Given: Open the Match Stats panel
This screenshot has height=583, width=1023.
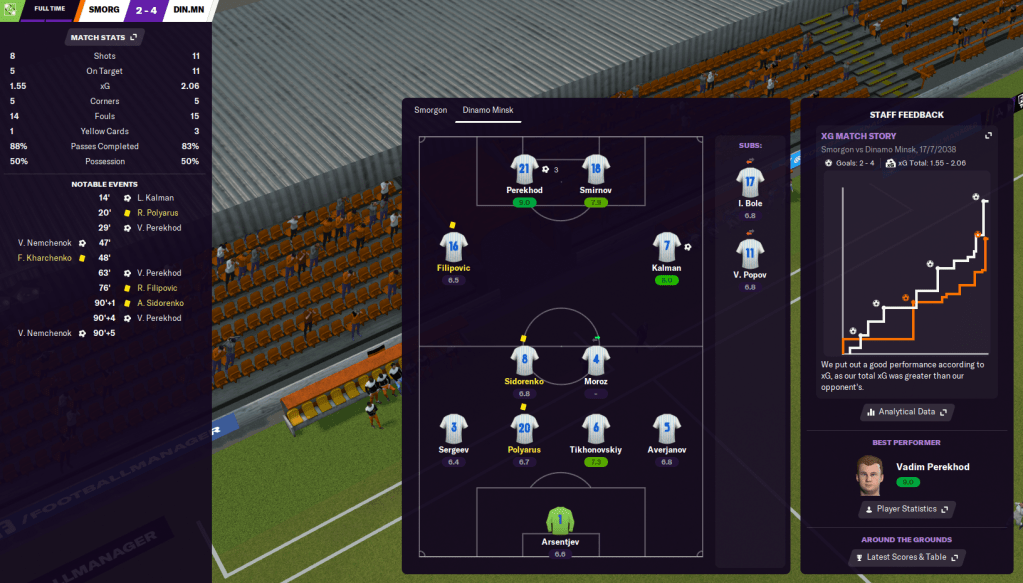Looking at the screenshot, I should pos(105,37).
